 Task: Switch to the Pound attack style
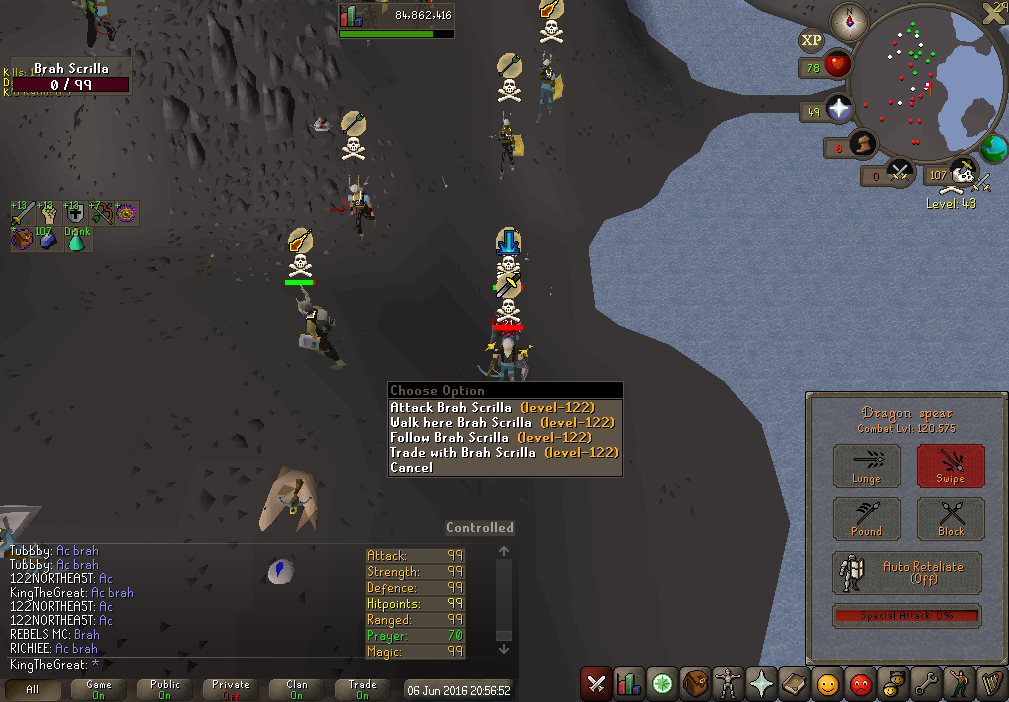867,519
